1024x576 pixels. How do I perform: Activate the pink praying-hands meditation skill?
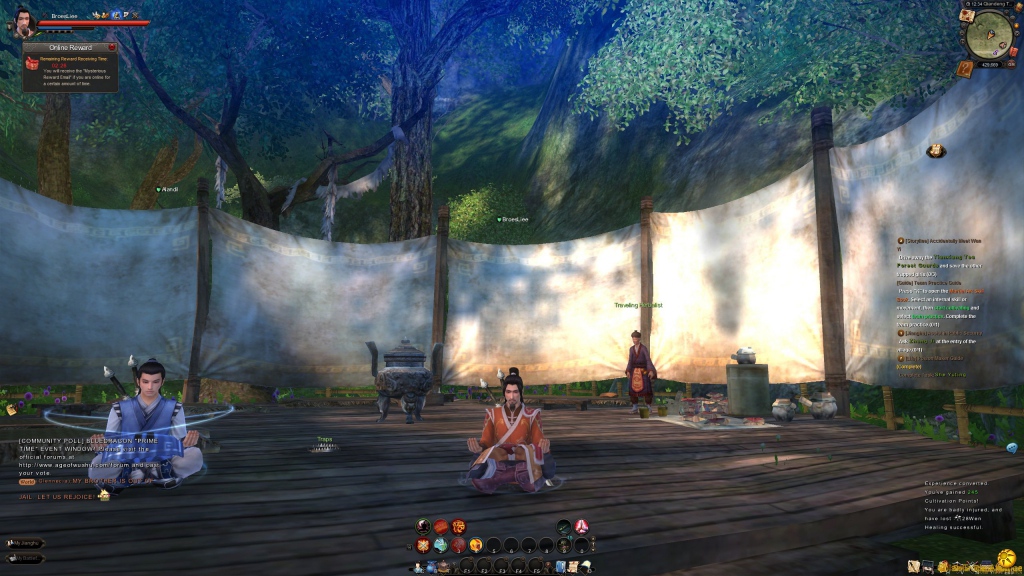(581, 526)
